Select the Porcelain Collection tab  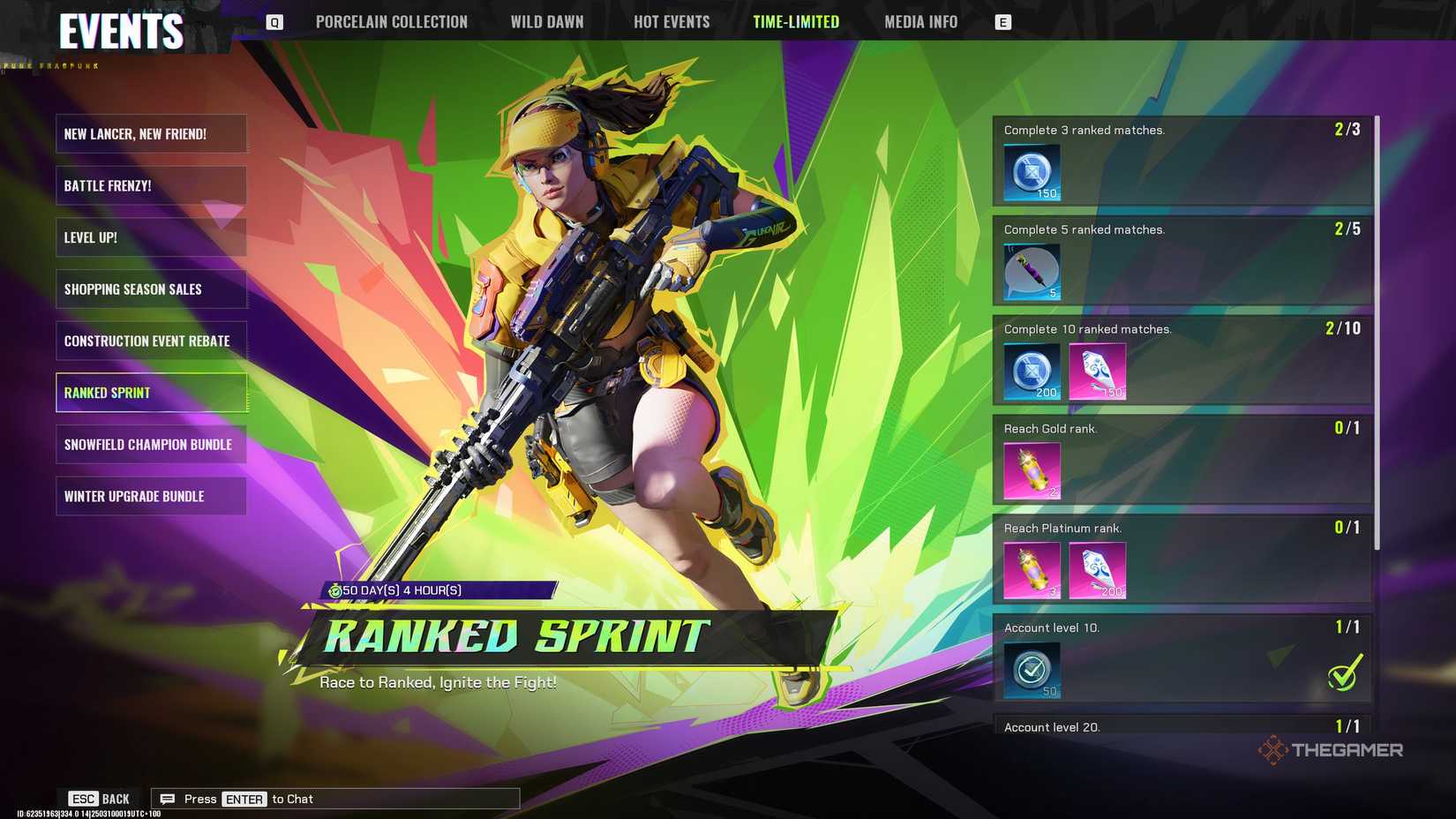click(392, 21)
